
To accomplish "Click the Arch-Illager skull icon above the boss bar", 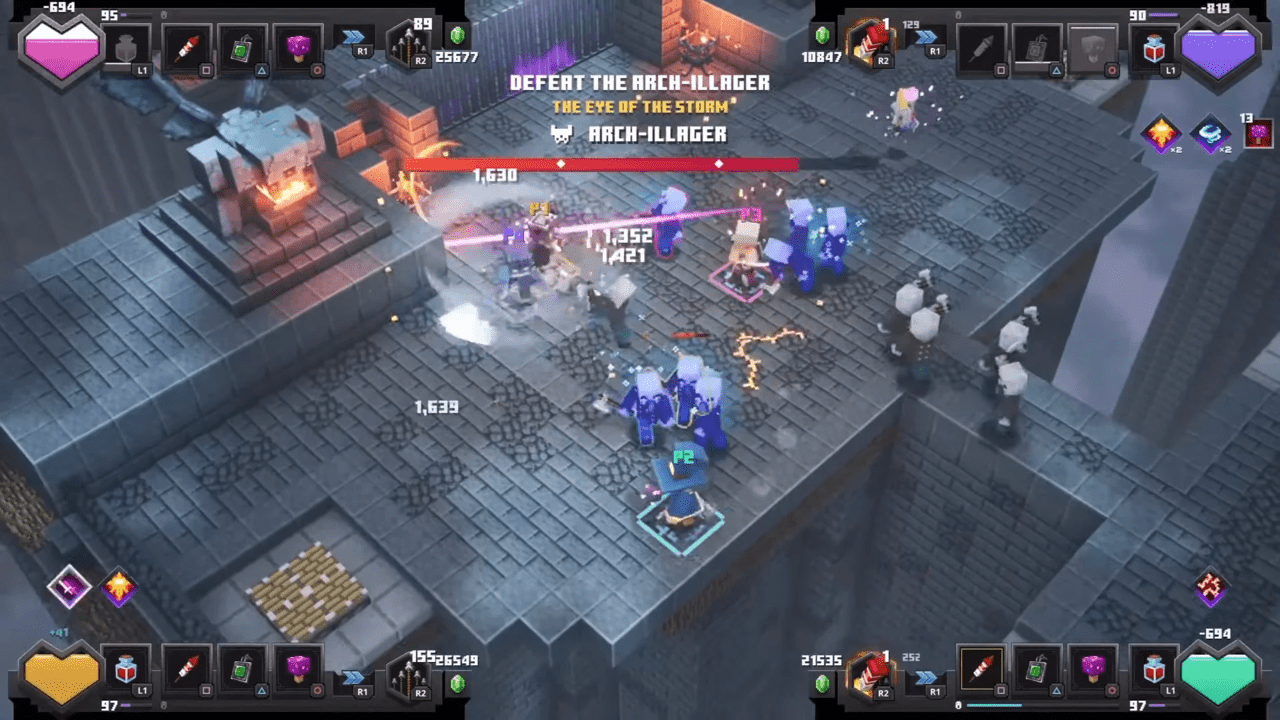I will tap(560, 134).
